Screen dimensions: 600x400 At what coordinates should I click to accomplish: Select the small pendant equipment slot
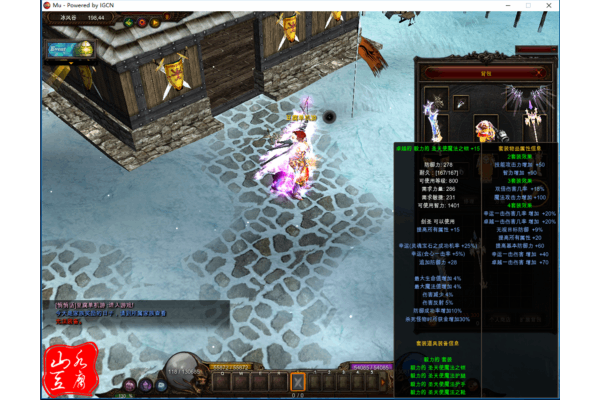click(x=460, y=101)
